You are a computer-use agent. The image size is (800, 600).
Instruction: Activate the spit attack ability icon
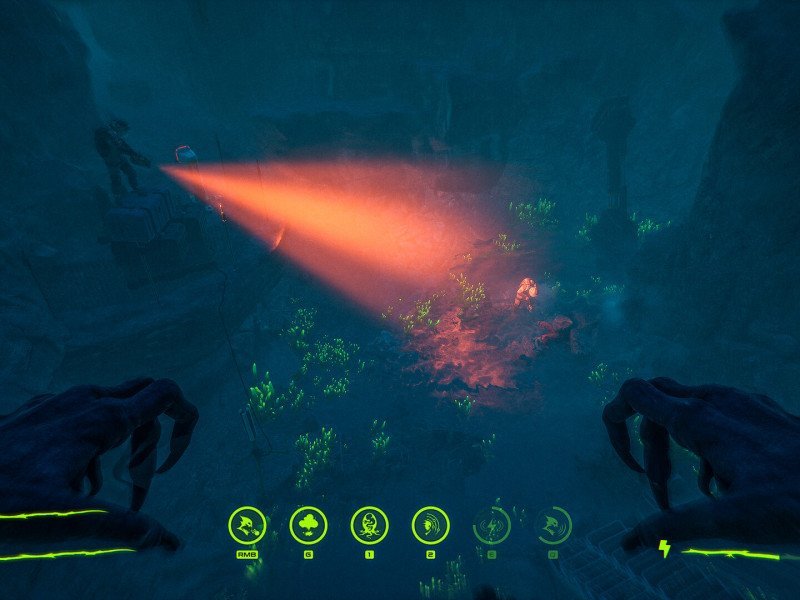247,524
